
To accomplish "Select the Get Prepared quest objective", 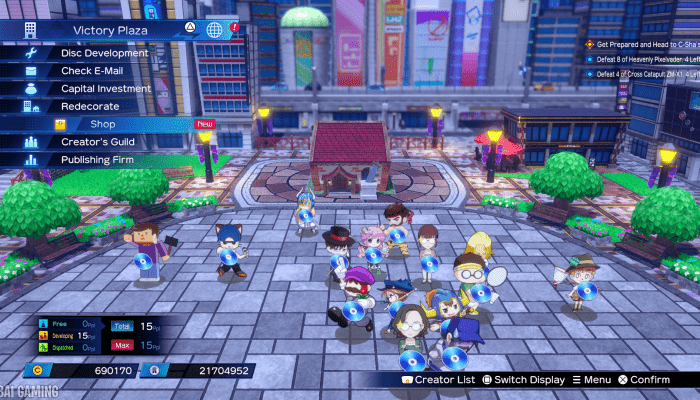I will 644,45.
